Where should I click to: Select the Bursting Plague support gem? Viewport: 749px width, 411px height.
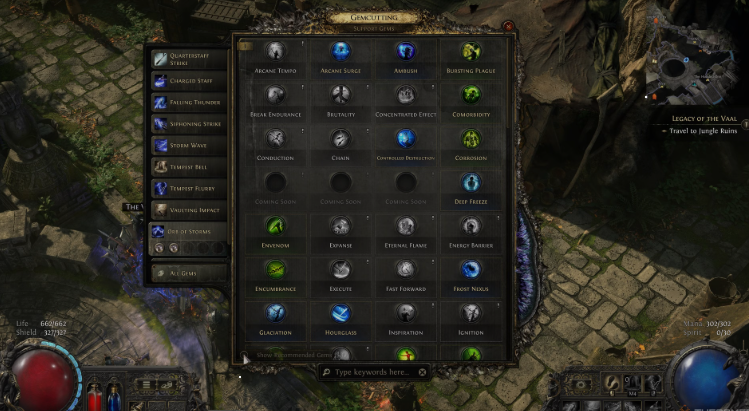click(470, 52)
